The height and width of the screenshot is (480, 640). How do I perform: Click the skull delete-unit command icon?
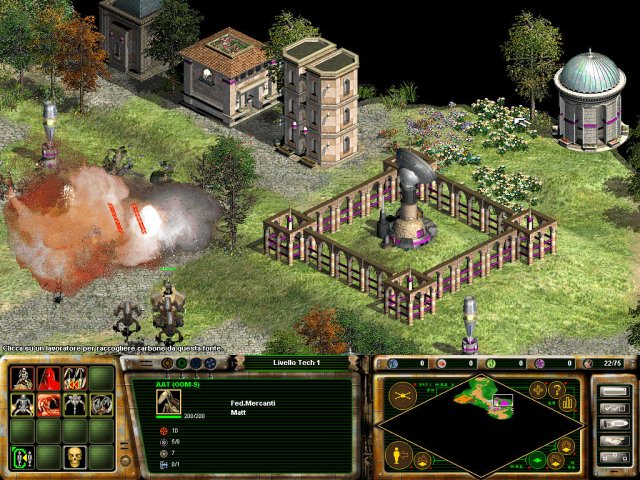pos(73,457)
